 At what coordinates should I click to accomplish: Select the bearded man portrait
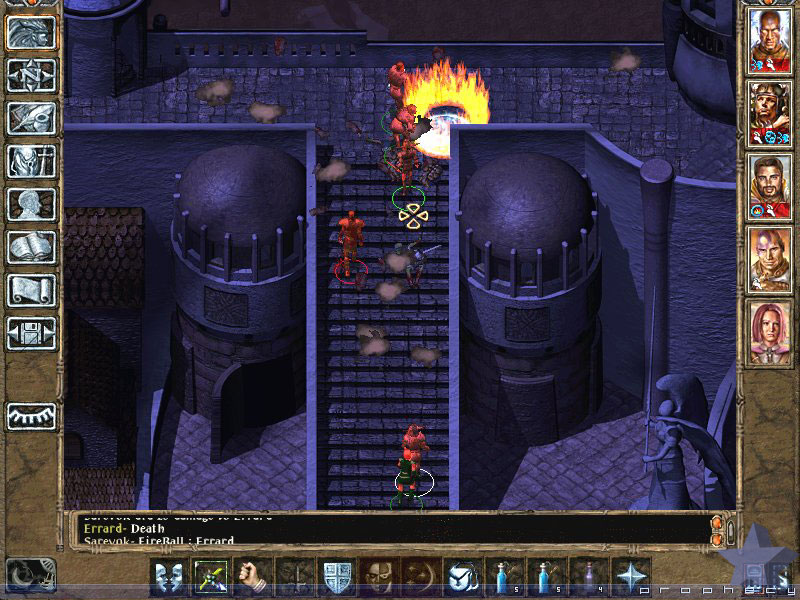768,186
